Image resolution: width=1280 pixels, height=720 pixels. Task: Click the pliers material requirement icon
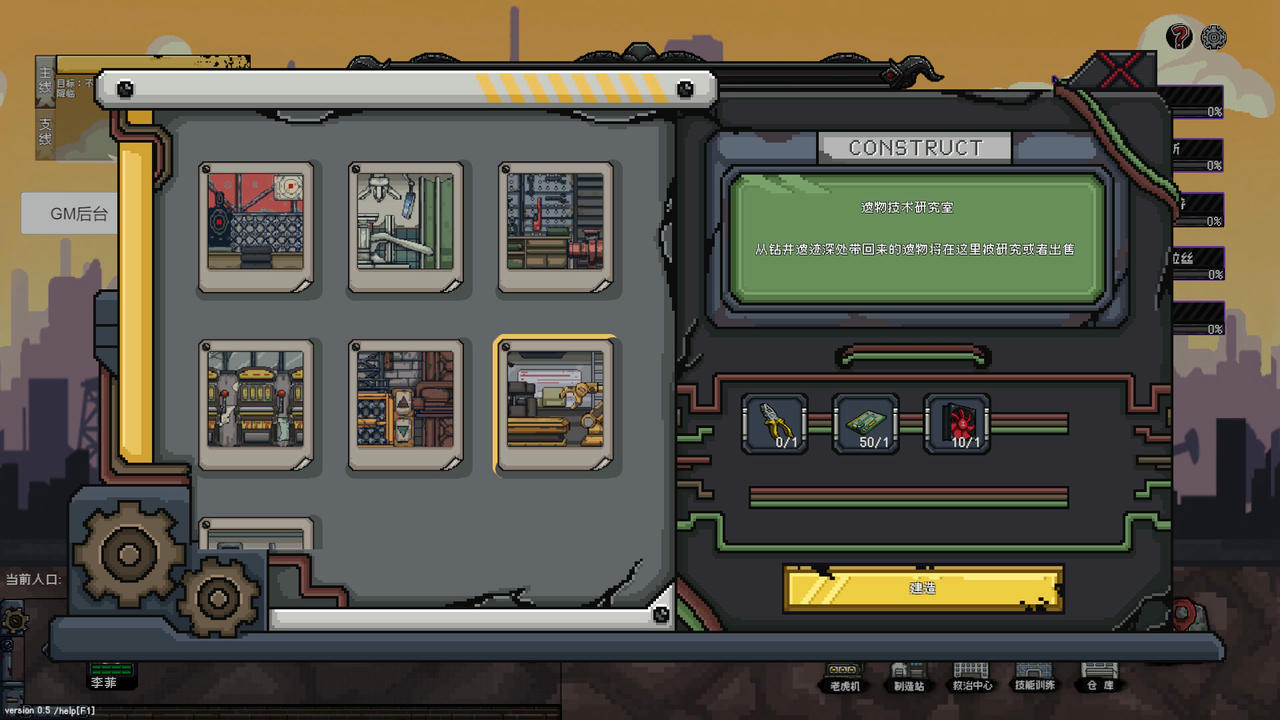(x=775, y=424)
